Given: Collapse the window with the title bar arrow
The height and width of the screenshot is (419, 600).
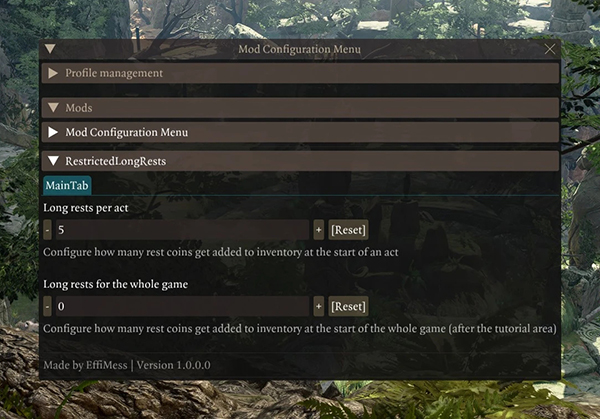Looking at the screenshot, I should 50,49.
